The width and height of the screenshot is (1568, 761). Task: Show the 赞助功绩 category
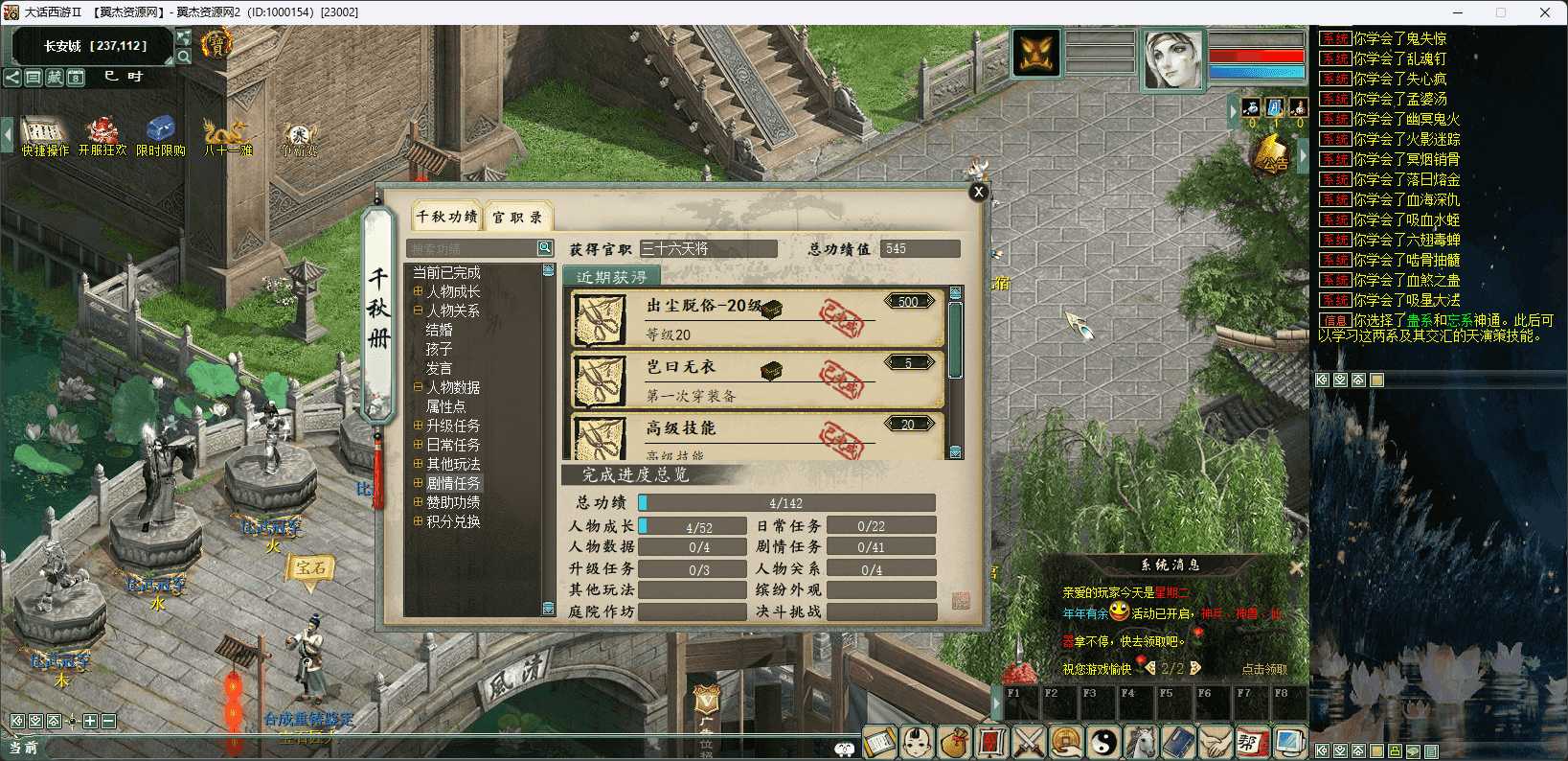[x=453, y=502]
